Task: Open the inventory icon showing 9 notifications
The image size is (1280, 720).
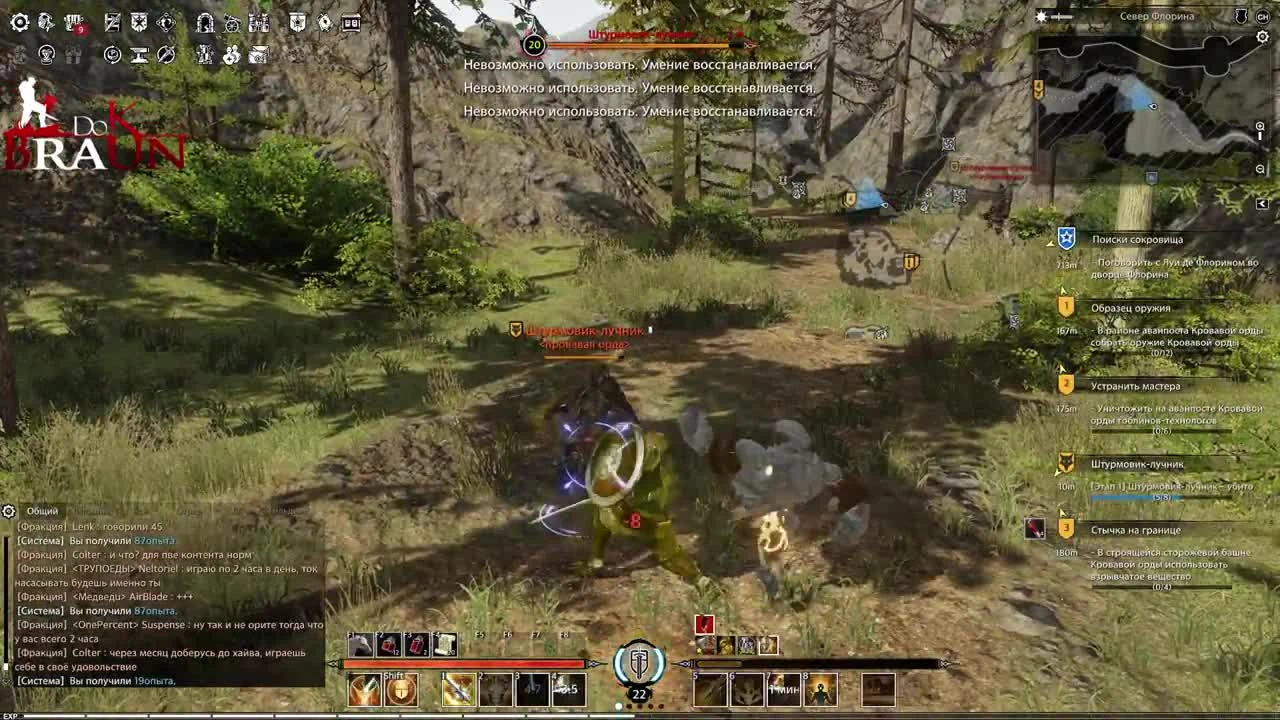Action: (72, 24)
